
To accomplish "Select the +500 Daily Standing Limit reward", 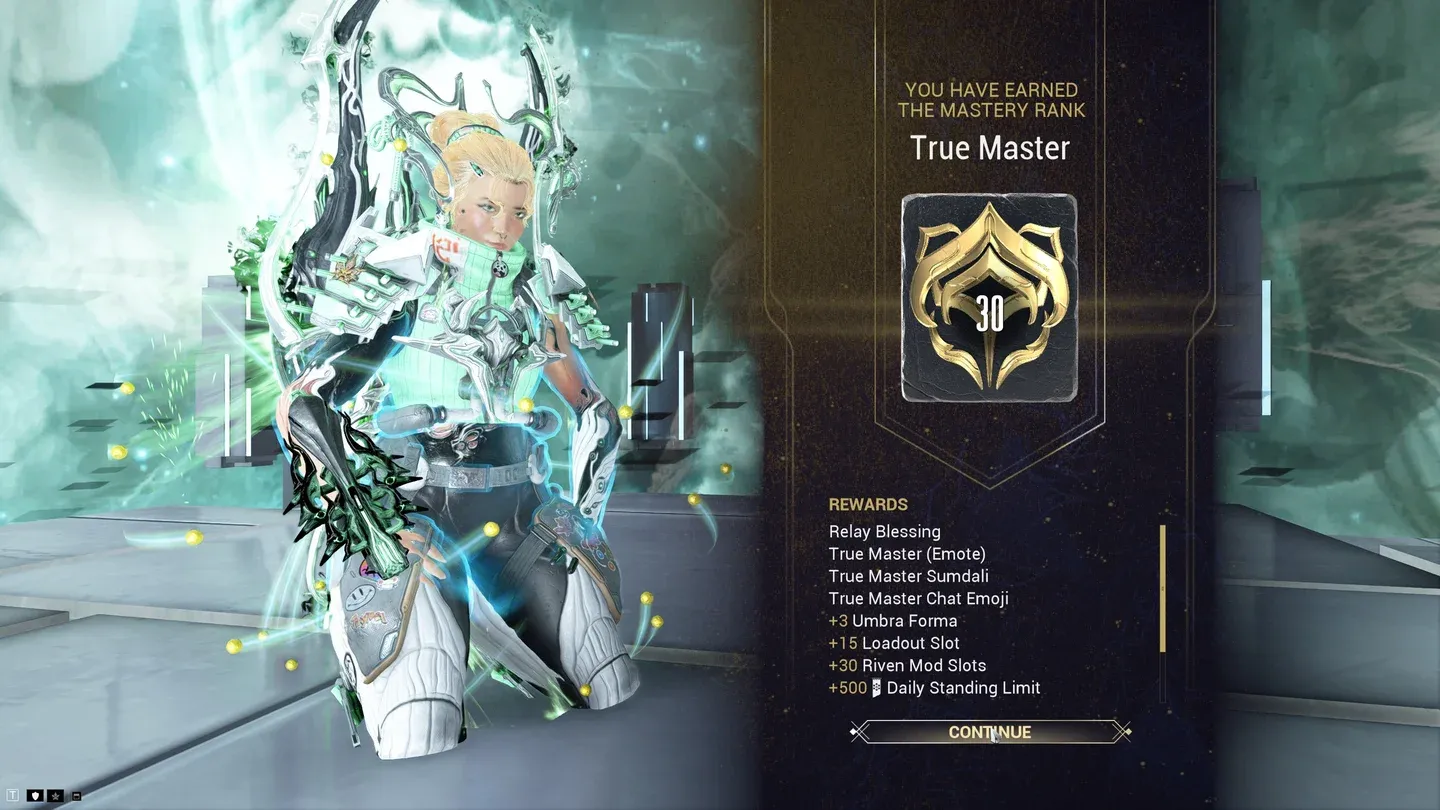I will tap(934, 688).
